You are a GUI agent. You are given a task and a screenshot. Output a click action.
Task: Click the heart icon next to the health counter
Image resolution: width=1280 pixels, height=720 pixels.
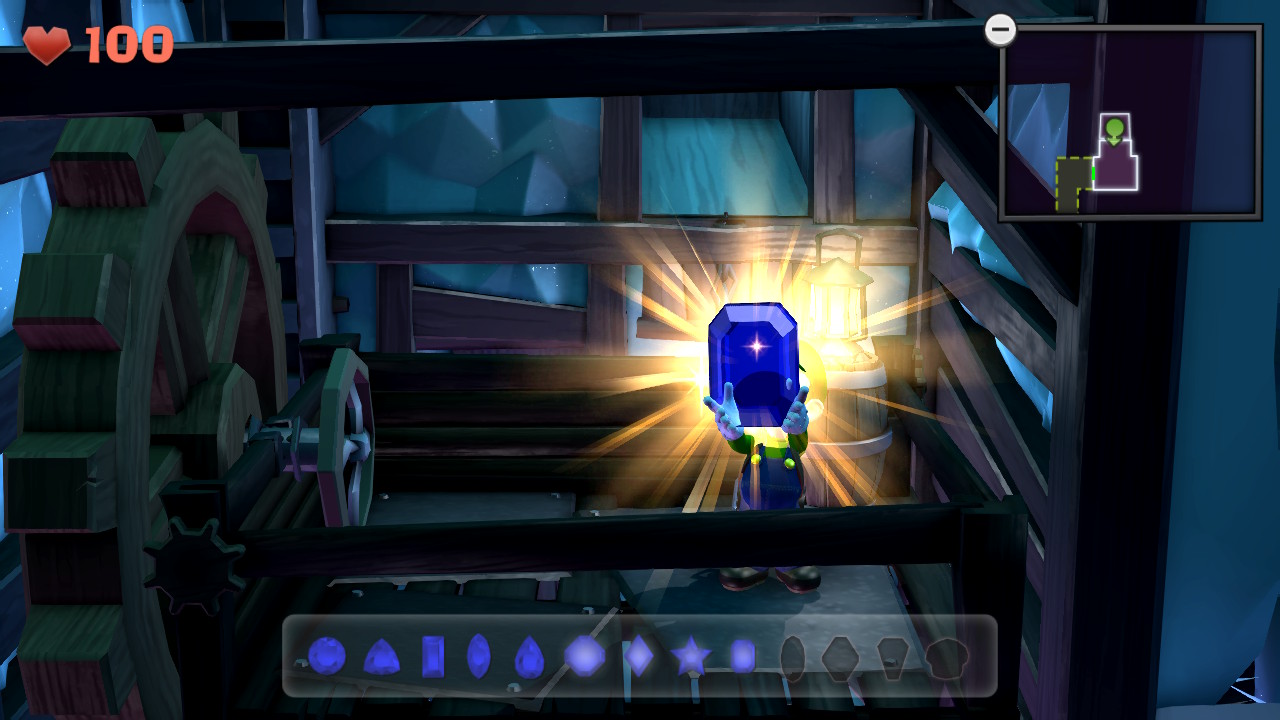click(47, 44)
